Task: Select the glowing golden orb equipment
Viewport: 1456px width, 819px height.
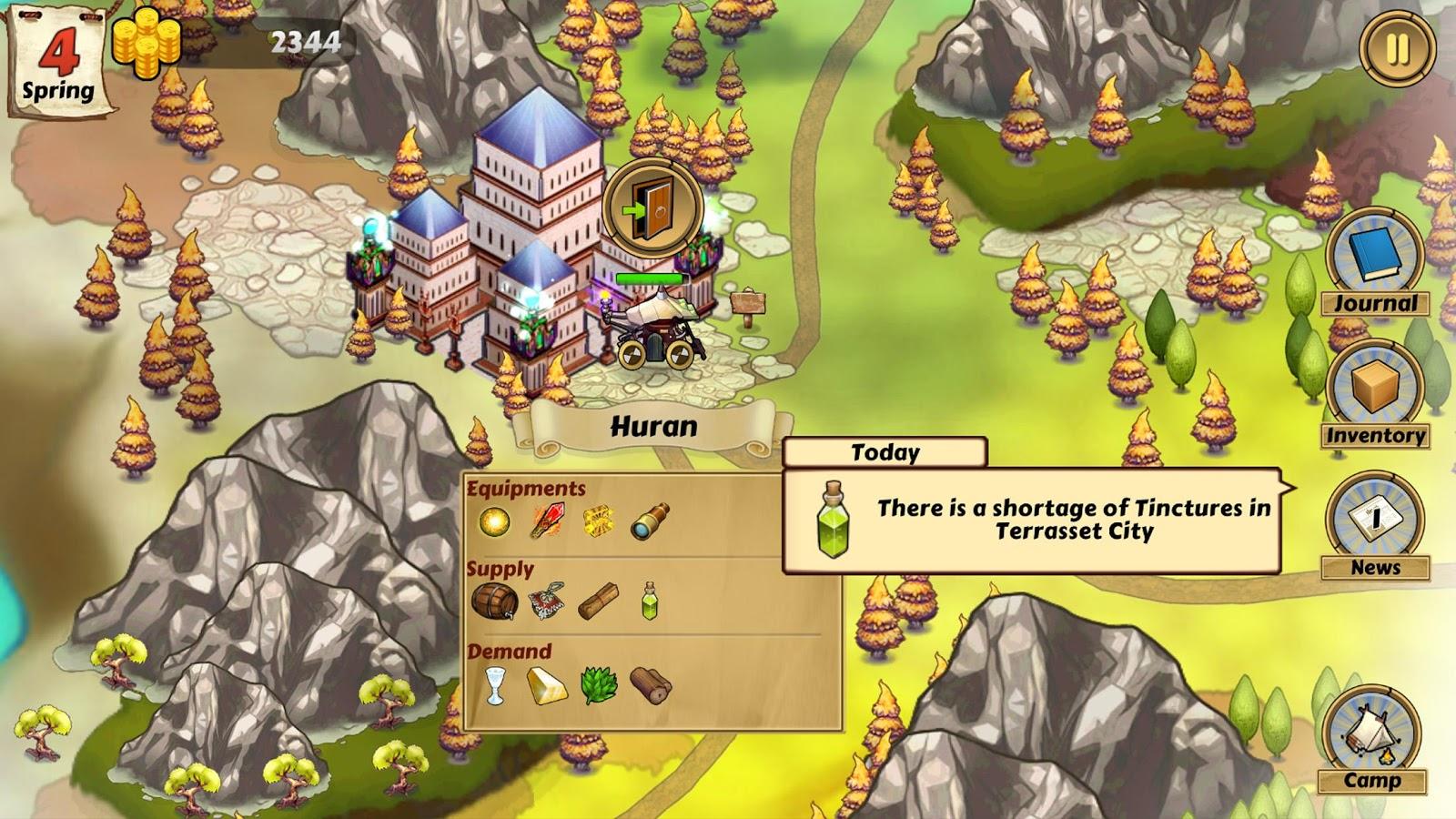Action: 494,521
